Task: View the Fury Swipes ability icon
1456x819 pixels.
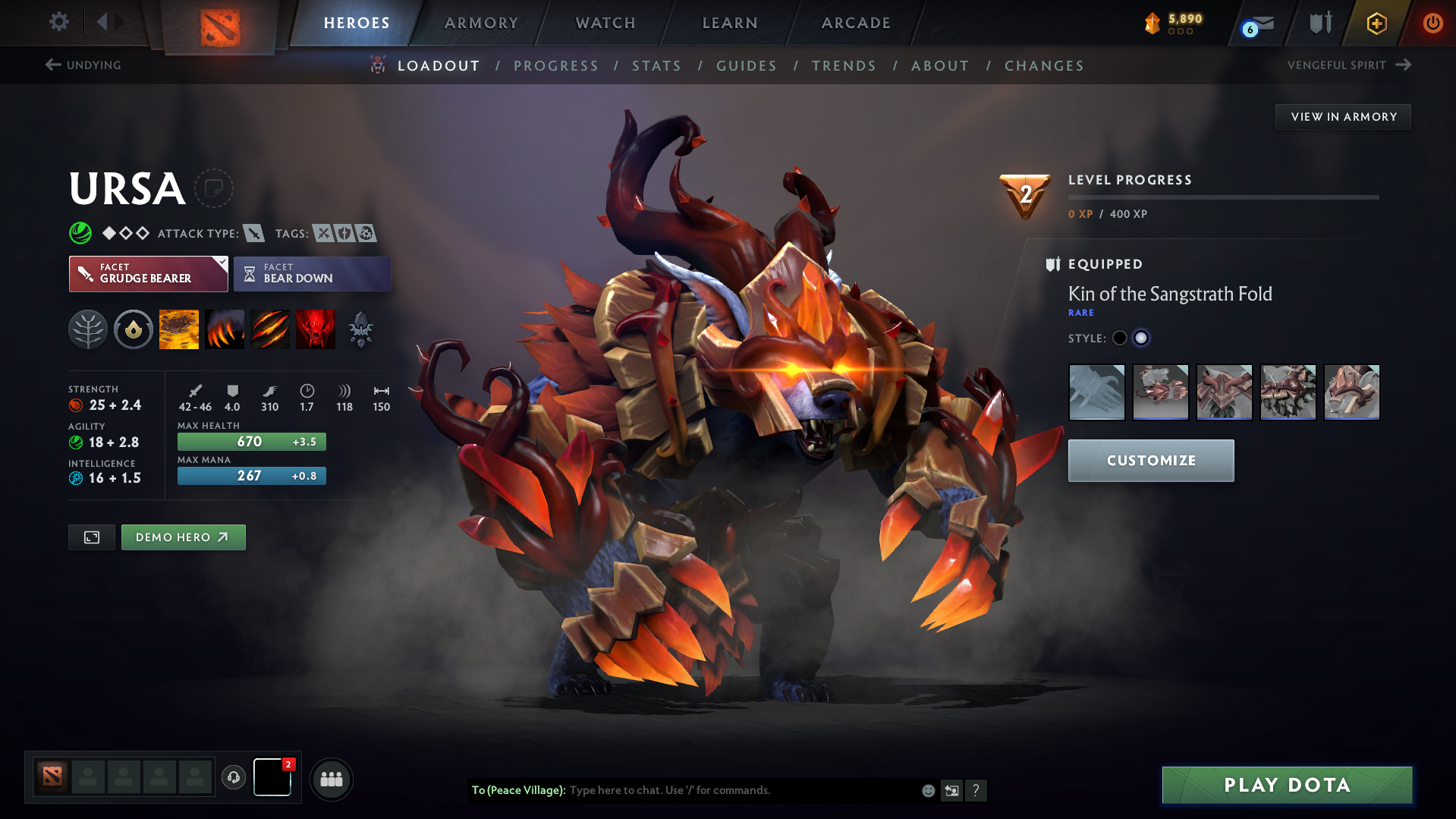Action: point(270,329)
